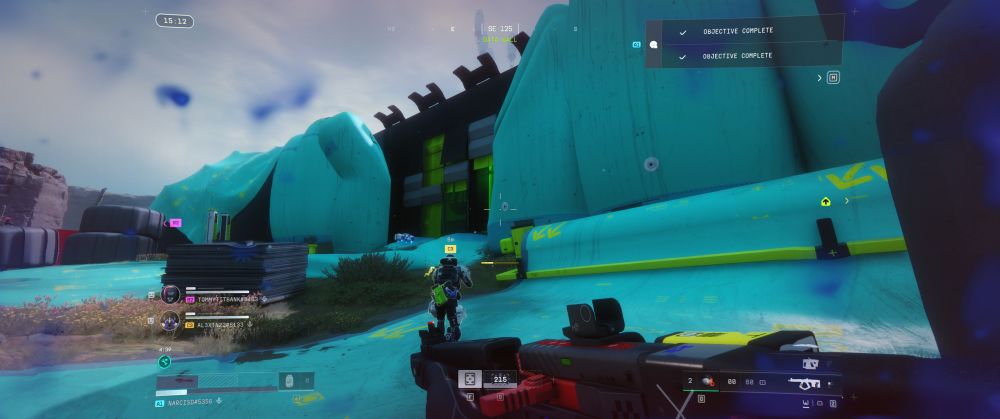Activate the round teal ability icon
This screenshot has width=1000, height=419.
(164, 362)
